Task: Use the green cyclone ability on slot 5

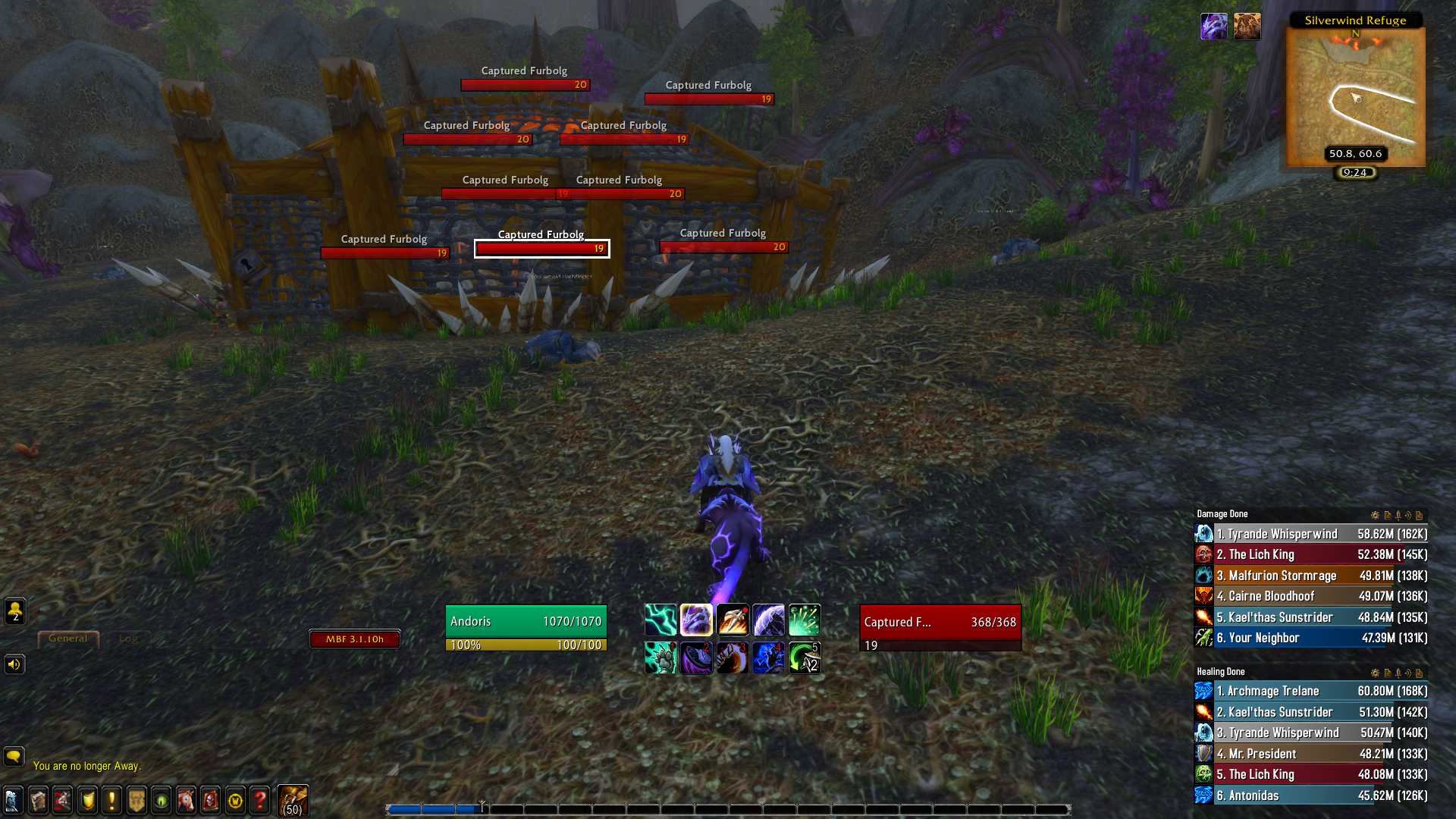Action: (x=805, y=657)
